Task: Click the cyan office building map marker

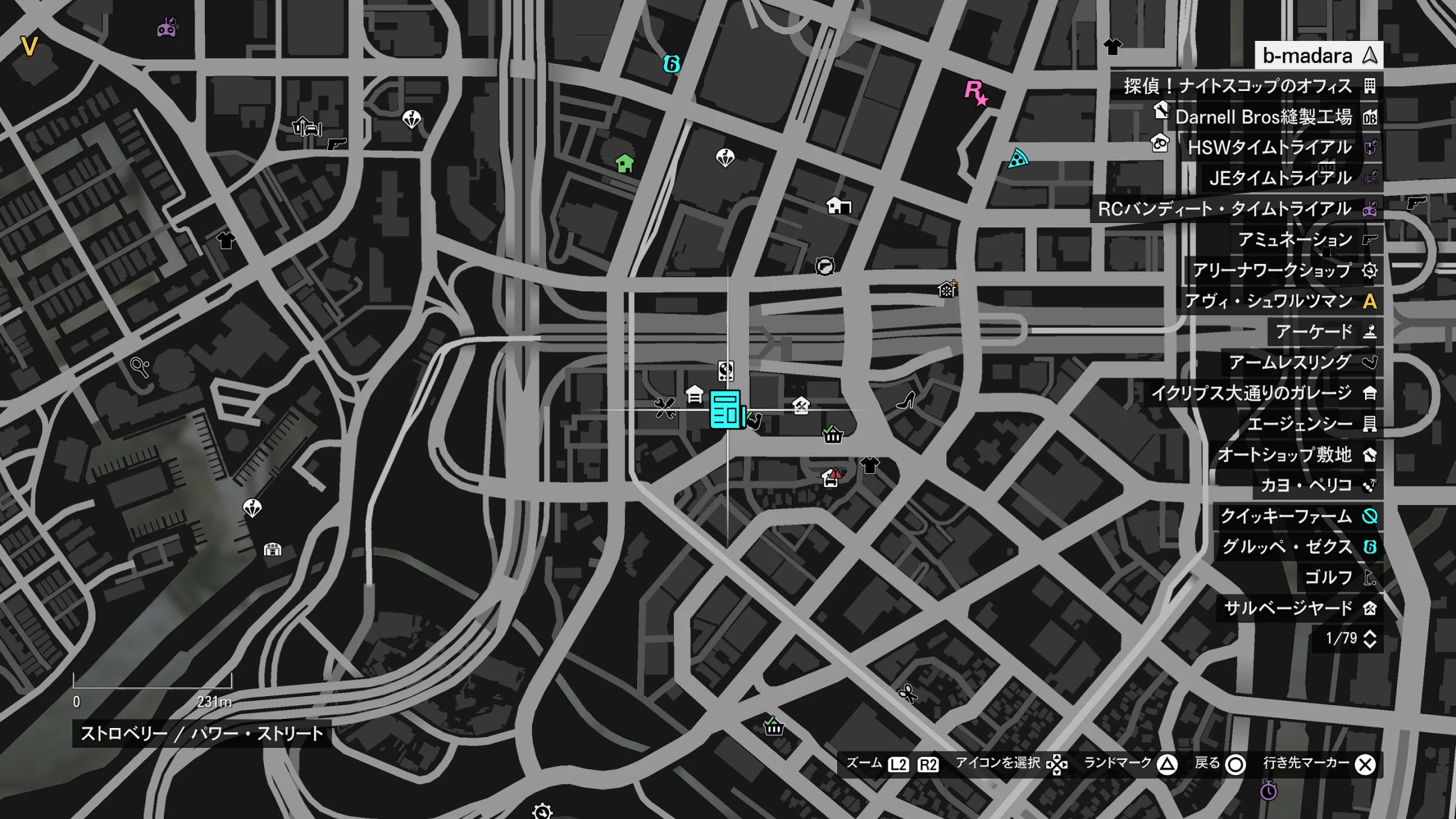Action: click(726, 408)
